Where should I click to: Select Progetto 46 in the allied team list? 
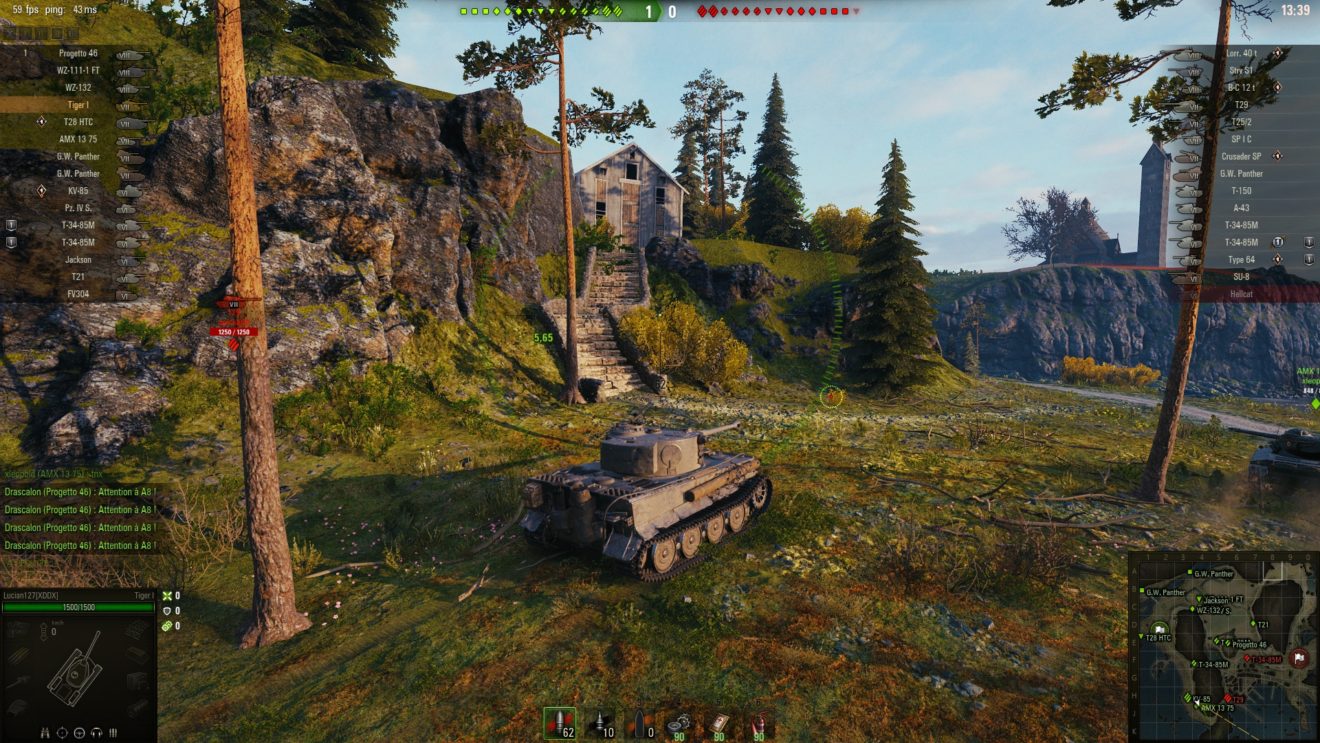[x=78, y=53]
